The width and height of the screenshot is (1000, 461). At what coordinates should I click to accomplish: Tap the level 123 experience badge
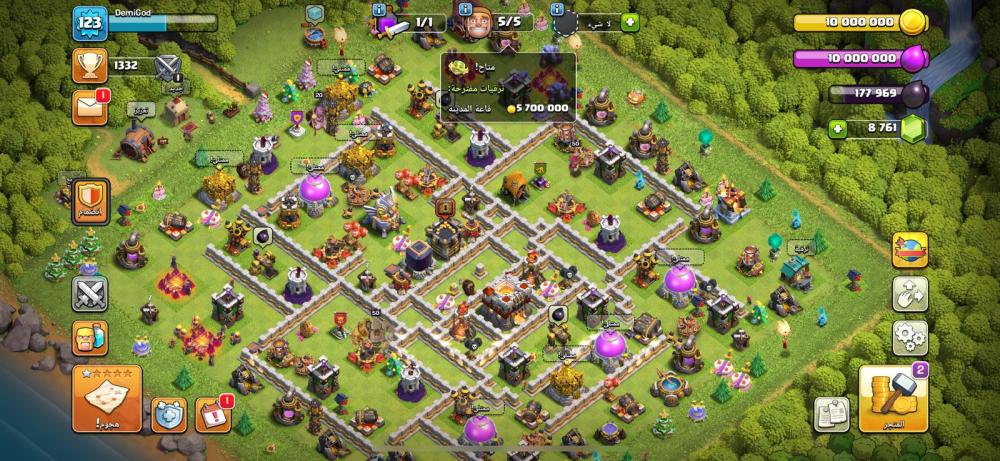tap(90, 22)
